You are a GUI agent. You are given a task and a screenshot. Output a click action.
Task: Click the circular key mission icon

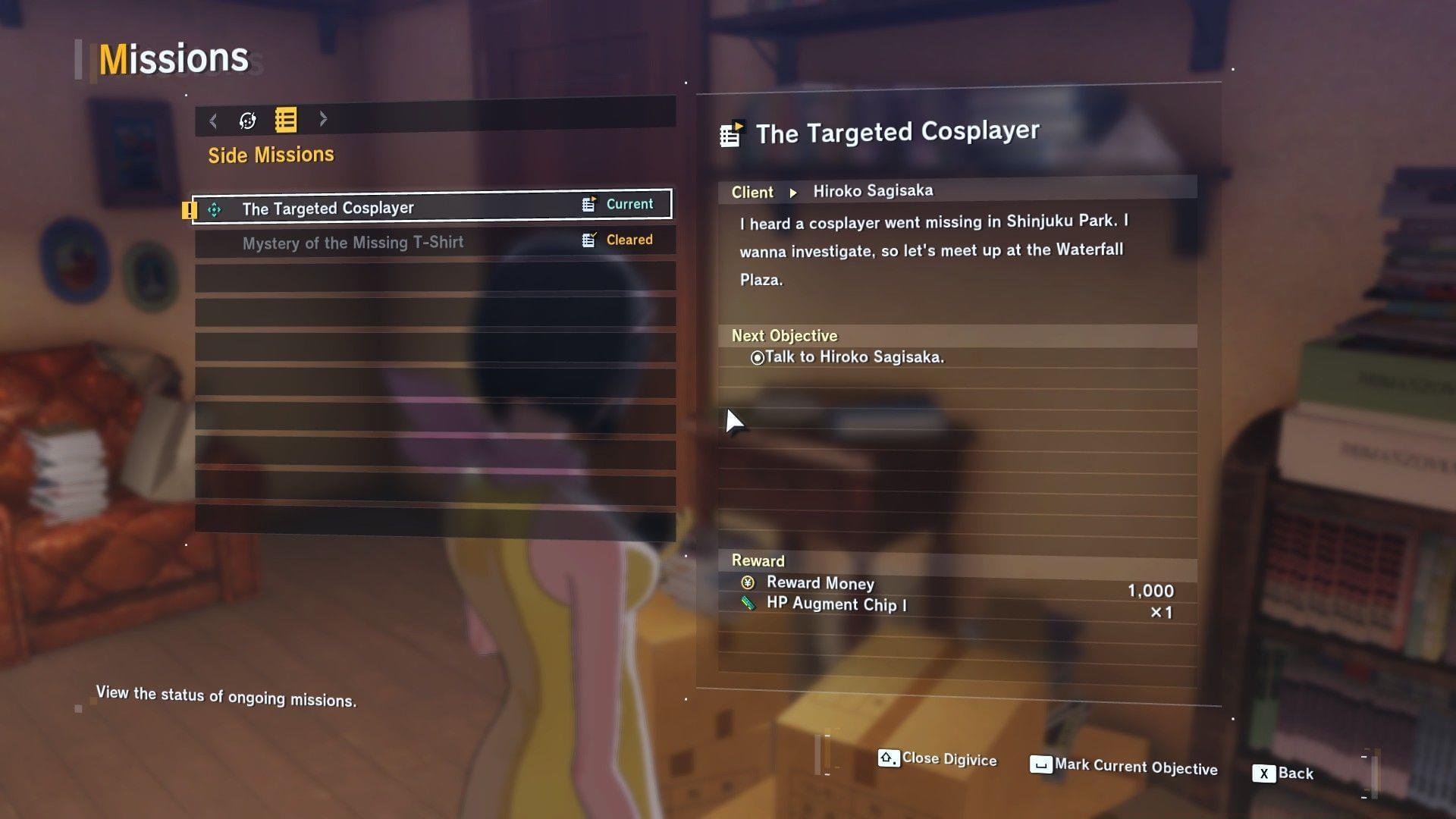tap(246, 120)
